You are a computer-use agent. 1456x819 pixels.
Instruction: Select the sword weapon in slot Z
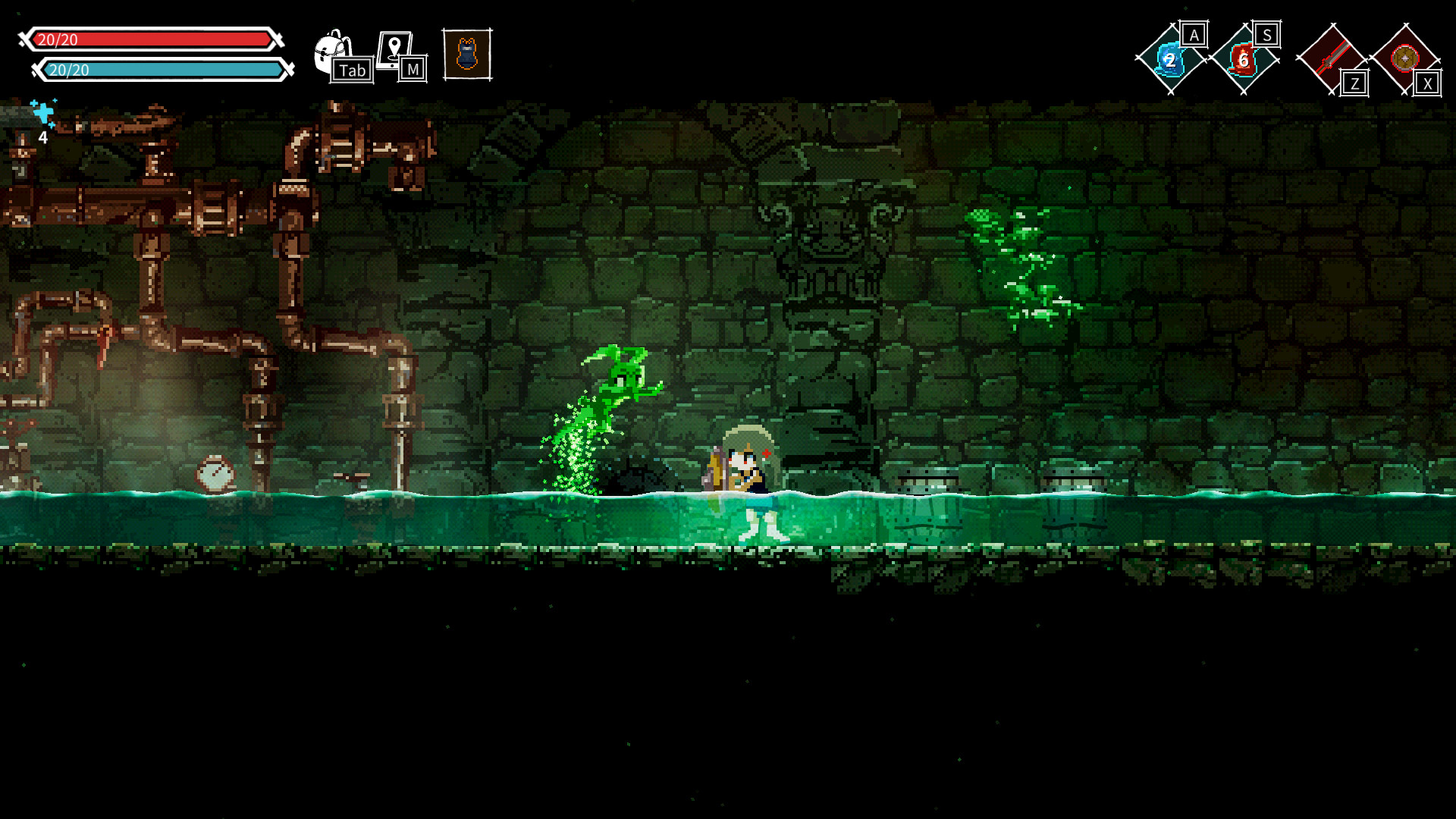(1332, 57)
